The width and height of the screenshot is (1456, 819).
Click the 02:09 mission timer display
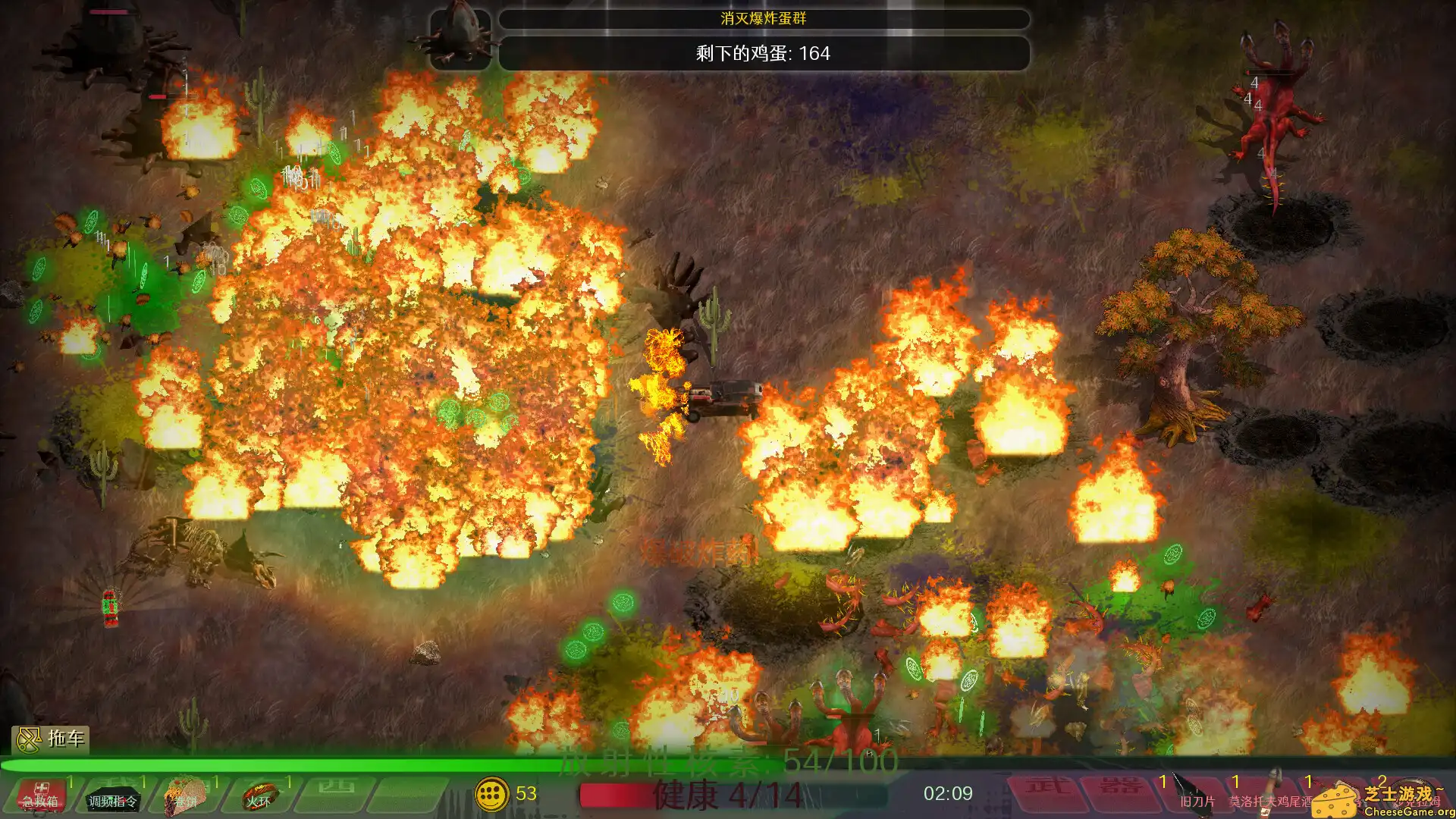pyautogui.click(x=950, y=794)
